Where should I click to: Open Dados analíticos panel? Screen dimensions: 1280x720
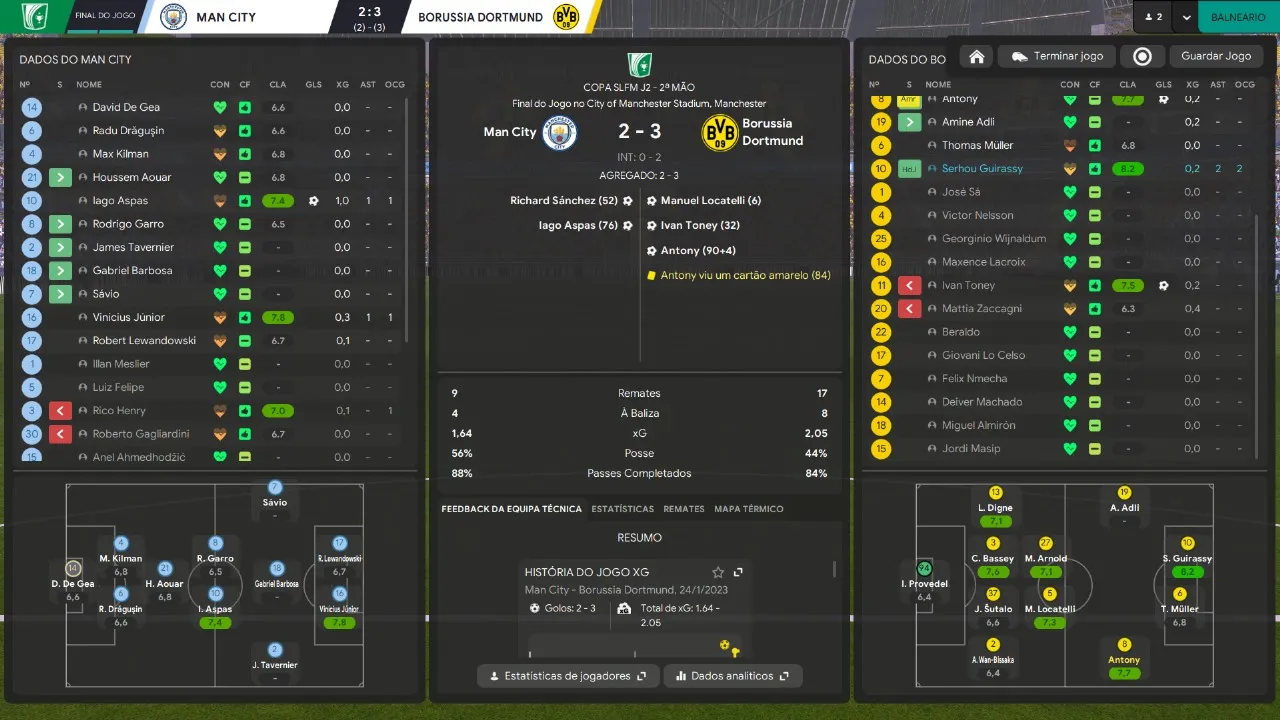pyautogui.click(x=732, y=676)
